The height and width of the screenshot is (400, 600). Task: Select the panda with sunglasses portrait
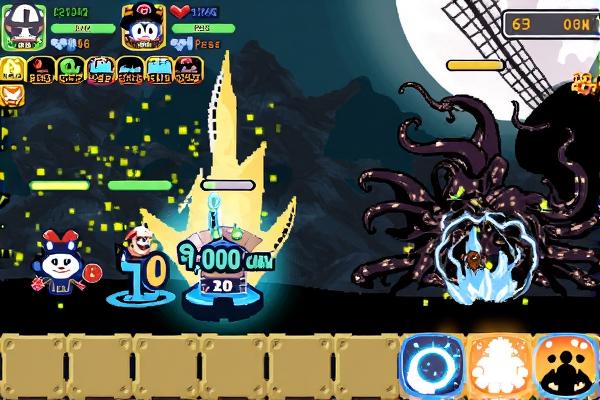22,27
